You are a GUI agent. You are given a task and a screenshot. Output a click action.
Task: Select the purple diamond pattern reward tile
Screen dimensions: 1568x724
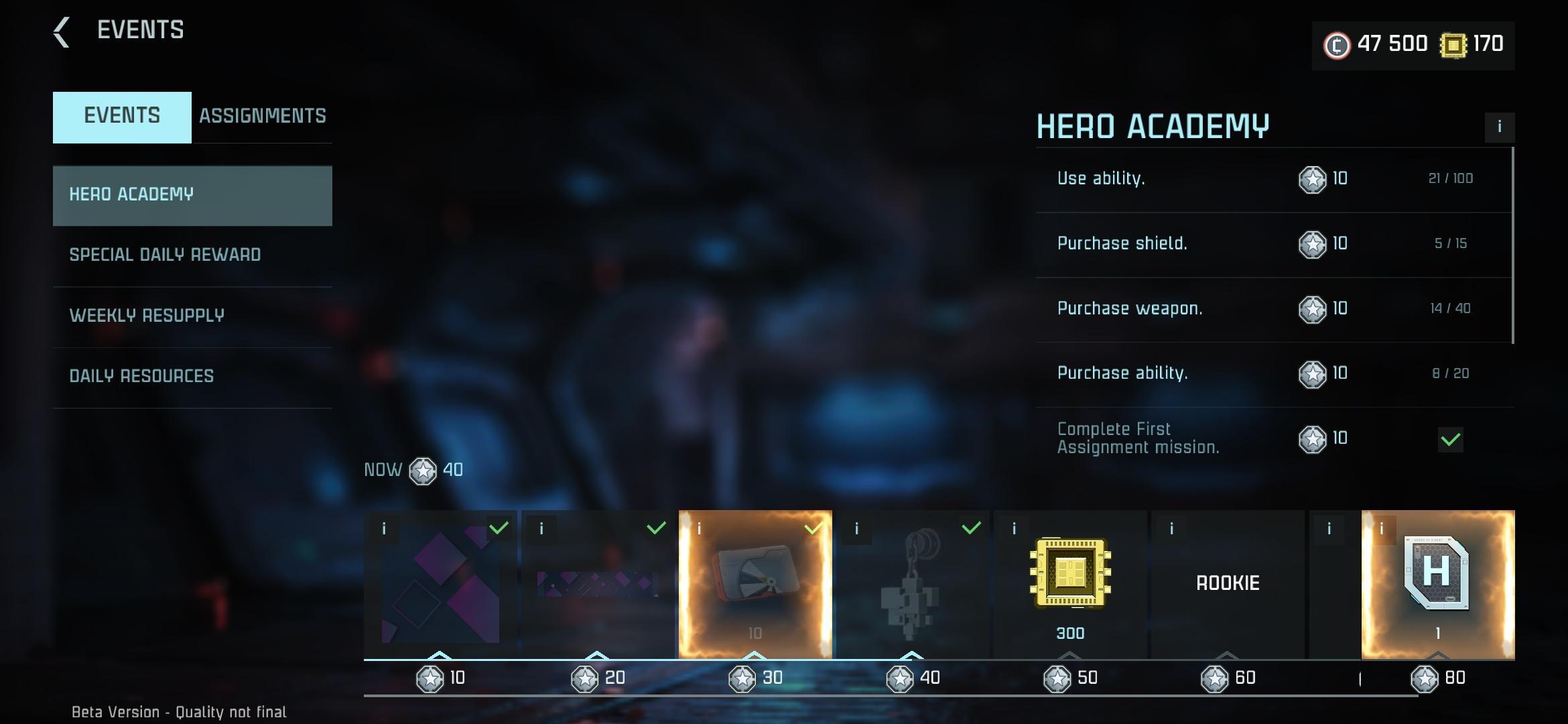(440, 583)
